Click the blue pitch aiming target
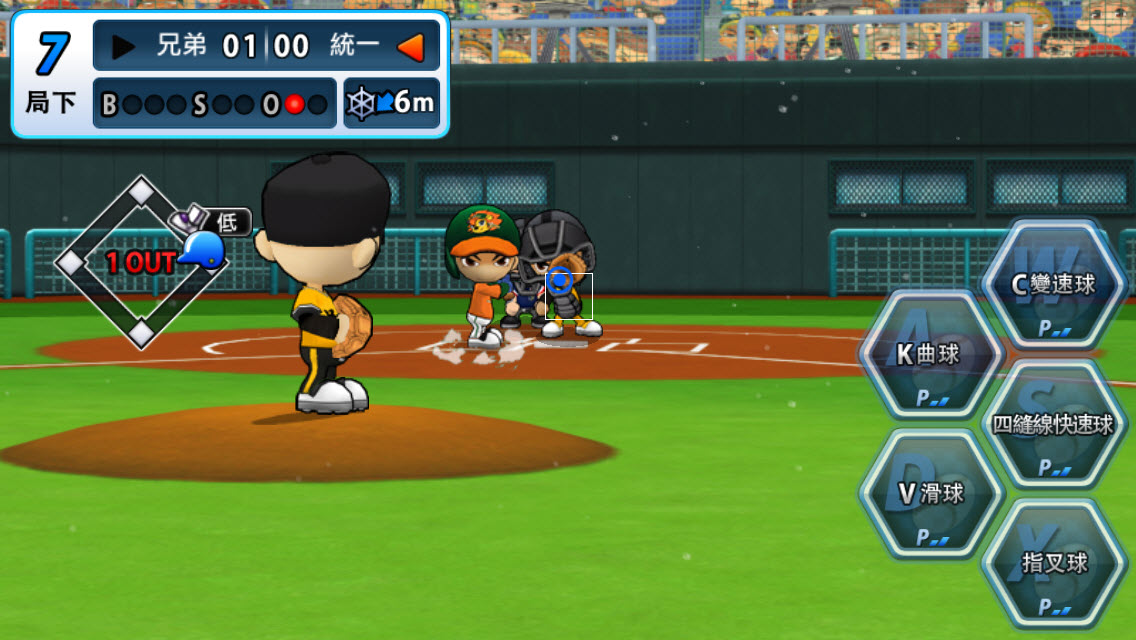This screenshot has width=1136, height=640. pyautogui.click(x=560, y=280)
